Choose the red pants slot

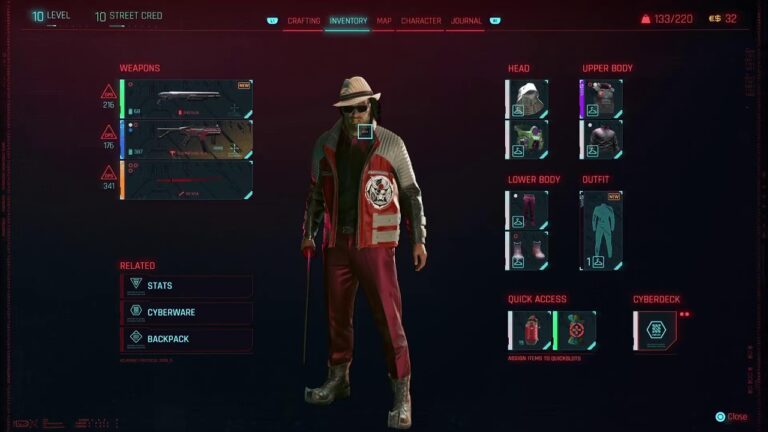527,210
